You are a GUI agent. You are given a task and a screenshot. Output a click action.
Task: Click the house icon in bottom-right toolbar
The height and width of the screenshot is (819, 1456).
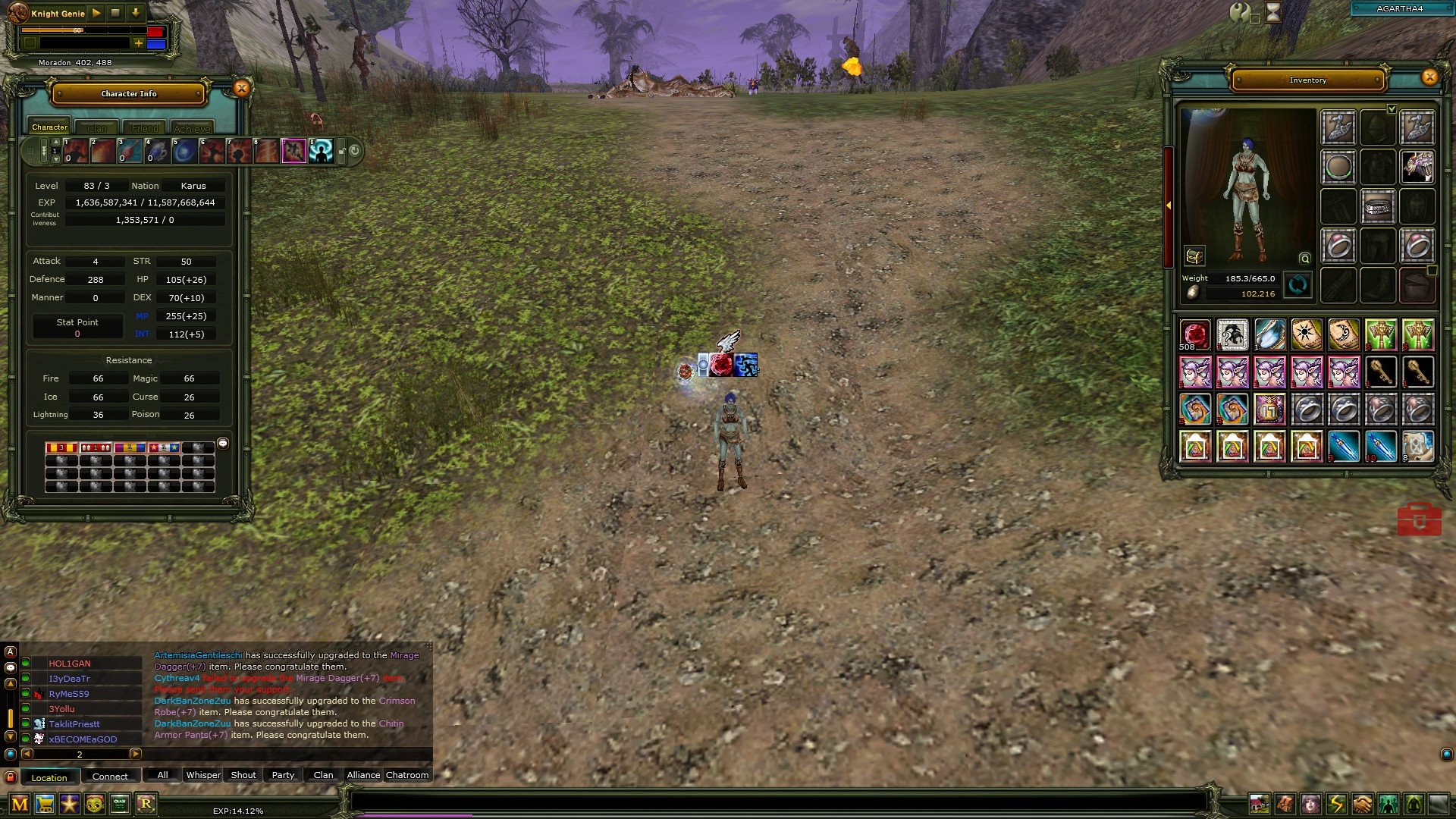(1260, 802)
